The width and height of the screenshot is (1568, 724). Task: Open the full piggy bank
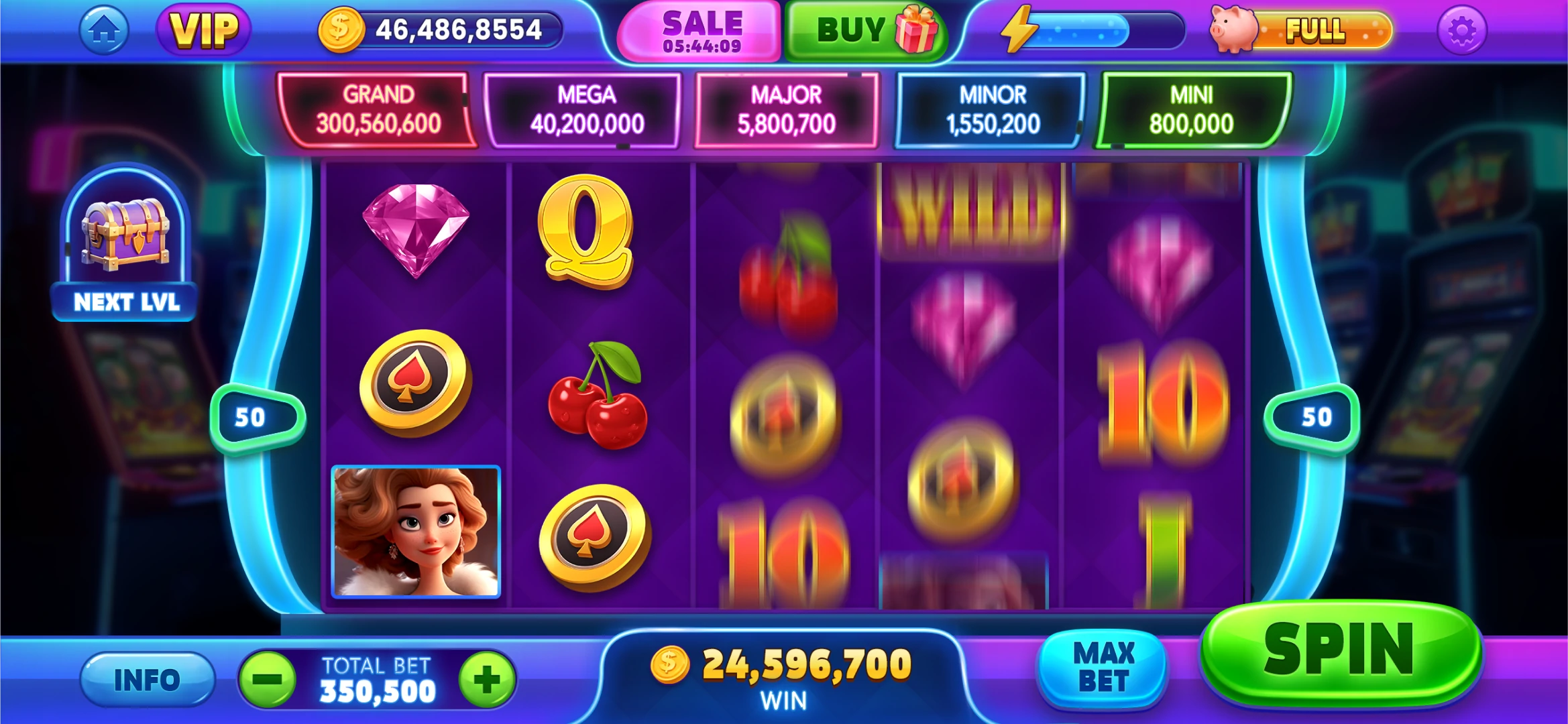pyautogui.click(x=1301, y=30)
